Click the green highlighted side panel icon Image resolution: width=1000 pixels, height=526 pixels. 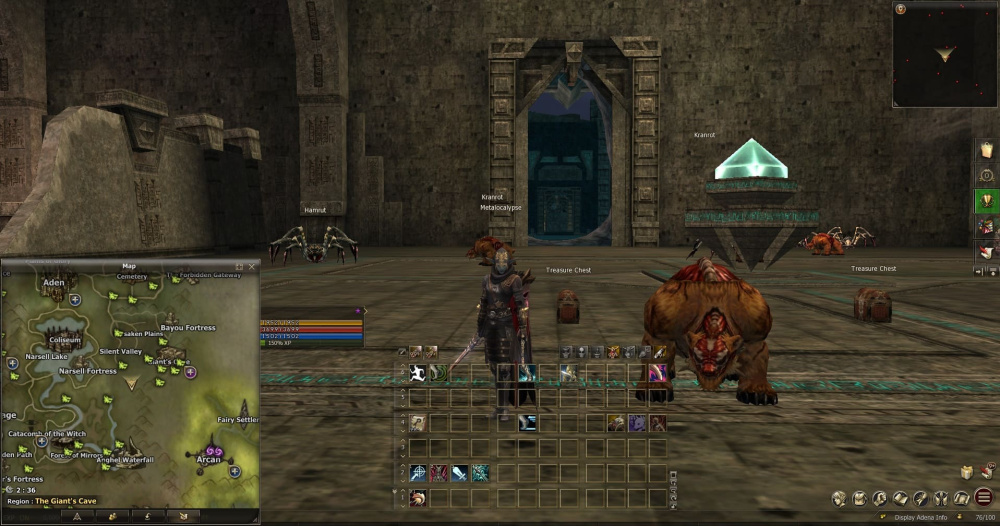[987, 200]
